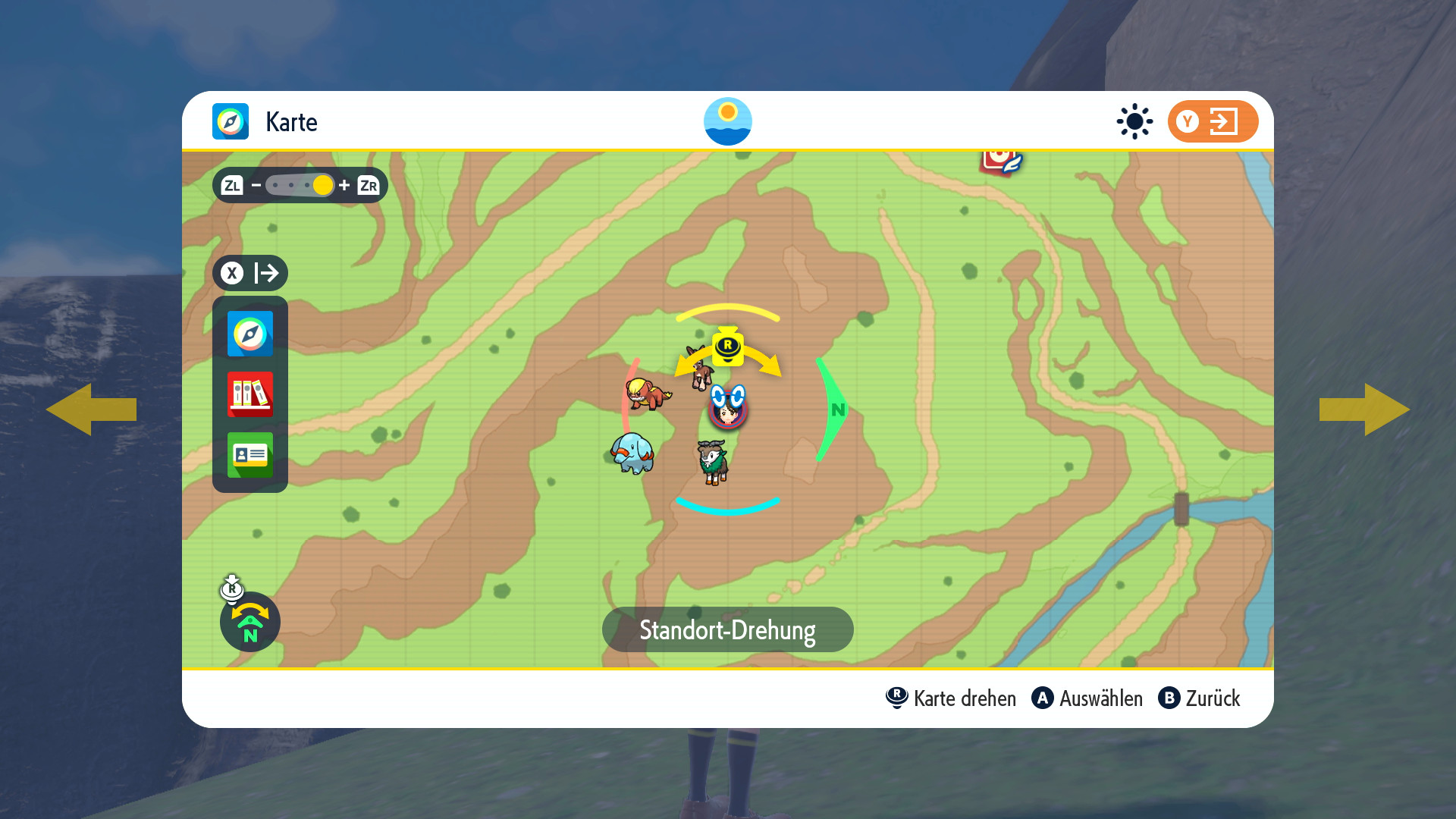Select the red Pokémon Center map marker
The image size is (1456, 819).
pos(1001,161)
